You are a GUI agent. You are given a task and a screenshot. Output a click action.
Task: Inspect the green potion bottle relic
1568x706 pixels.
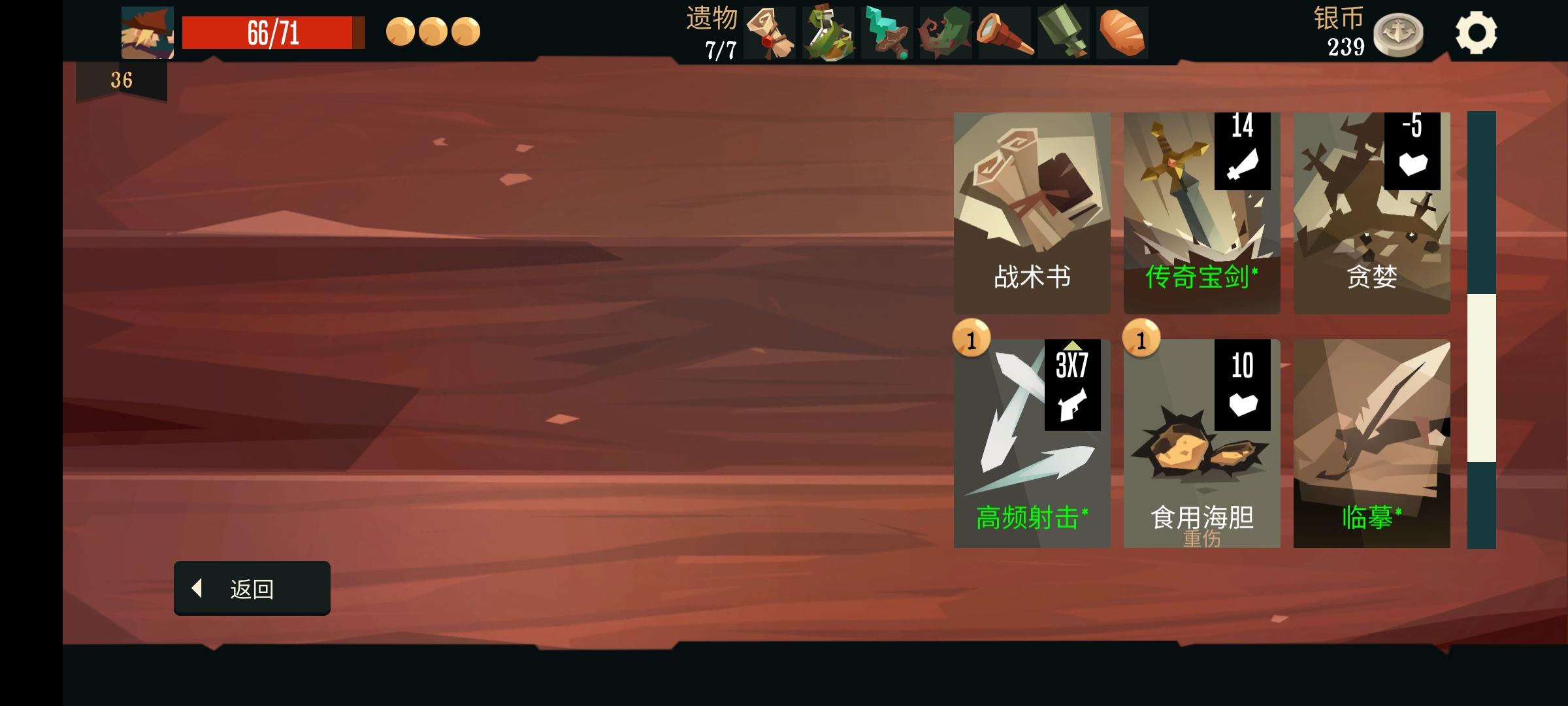[828, 33]
